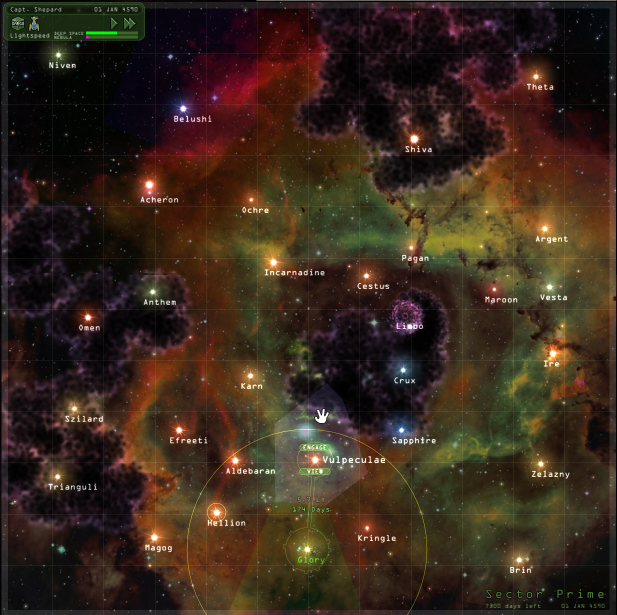The image size is (617, 615).
Task: Select the Magog star
Action: click(x=154, y=537)
